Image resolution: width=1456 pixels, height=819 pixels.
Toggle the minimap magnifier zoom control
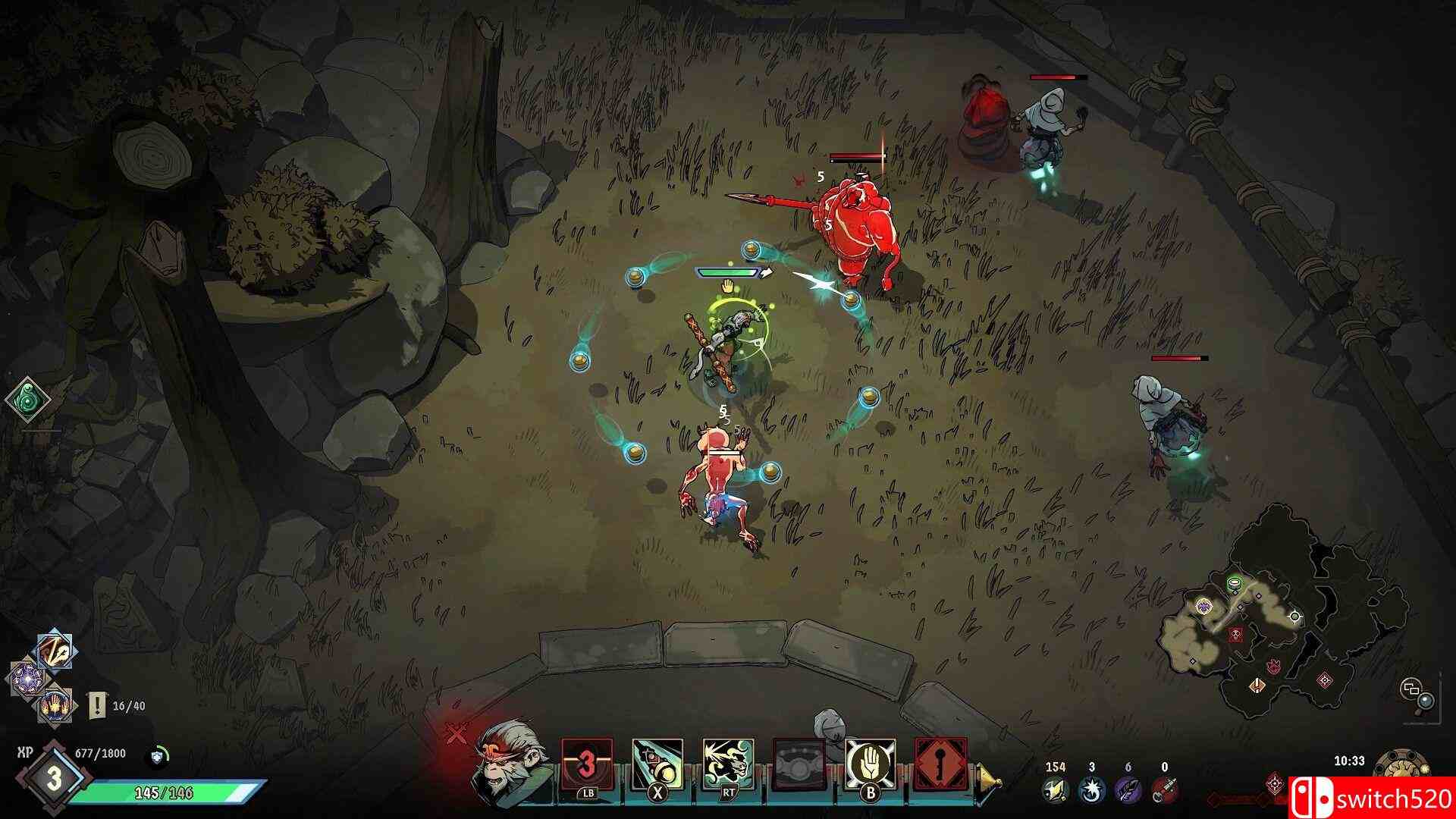point(1426,701)
